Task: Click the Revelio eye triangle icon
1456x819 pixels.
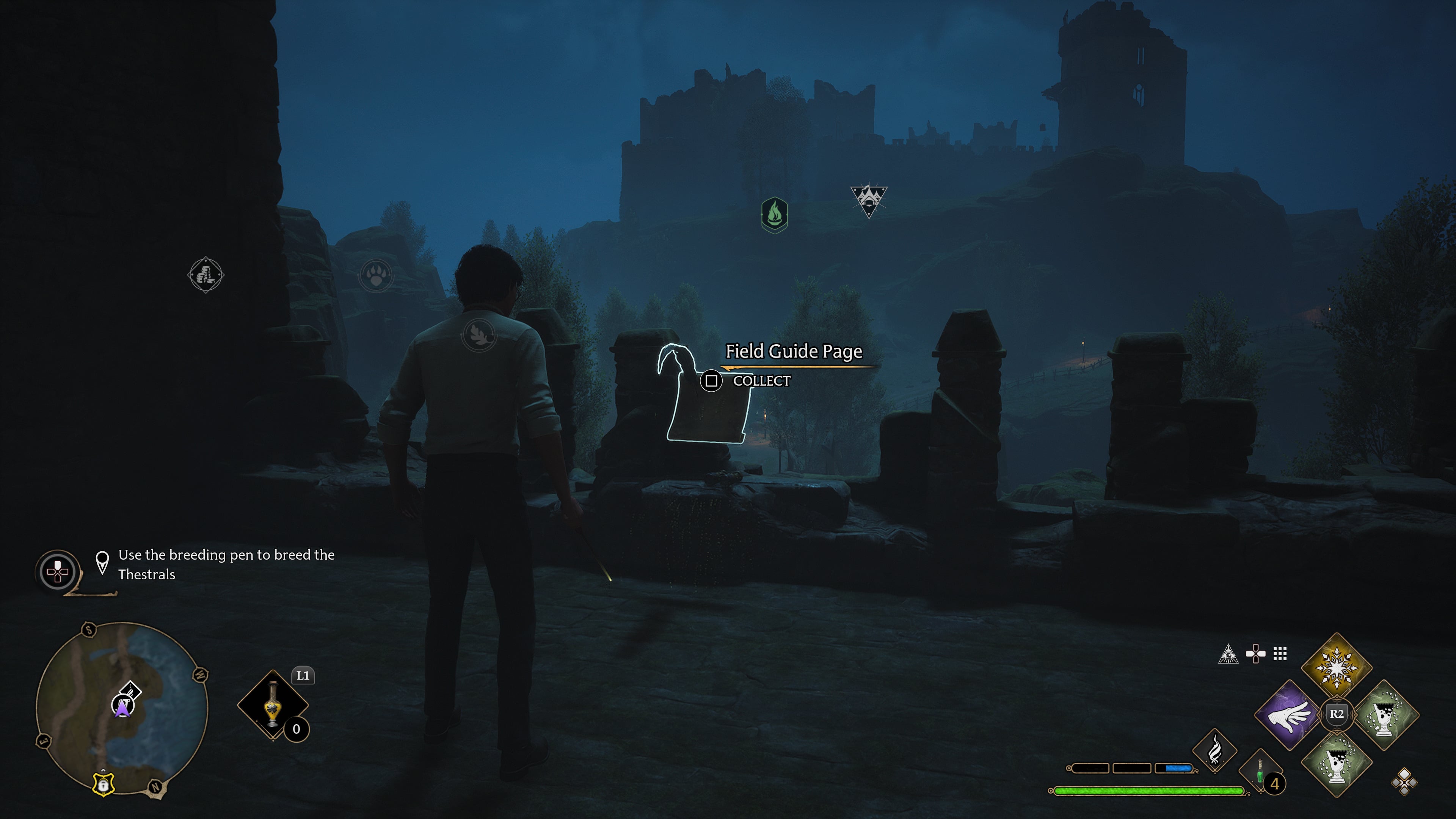Action: 1228,654
